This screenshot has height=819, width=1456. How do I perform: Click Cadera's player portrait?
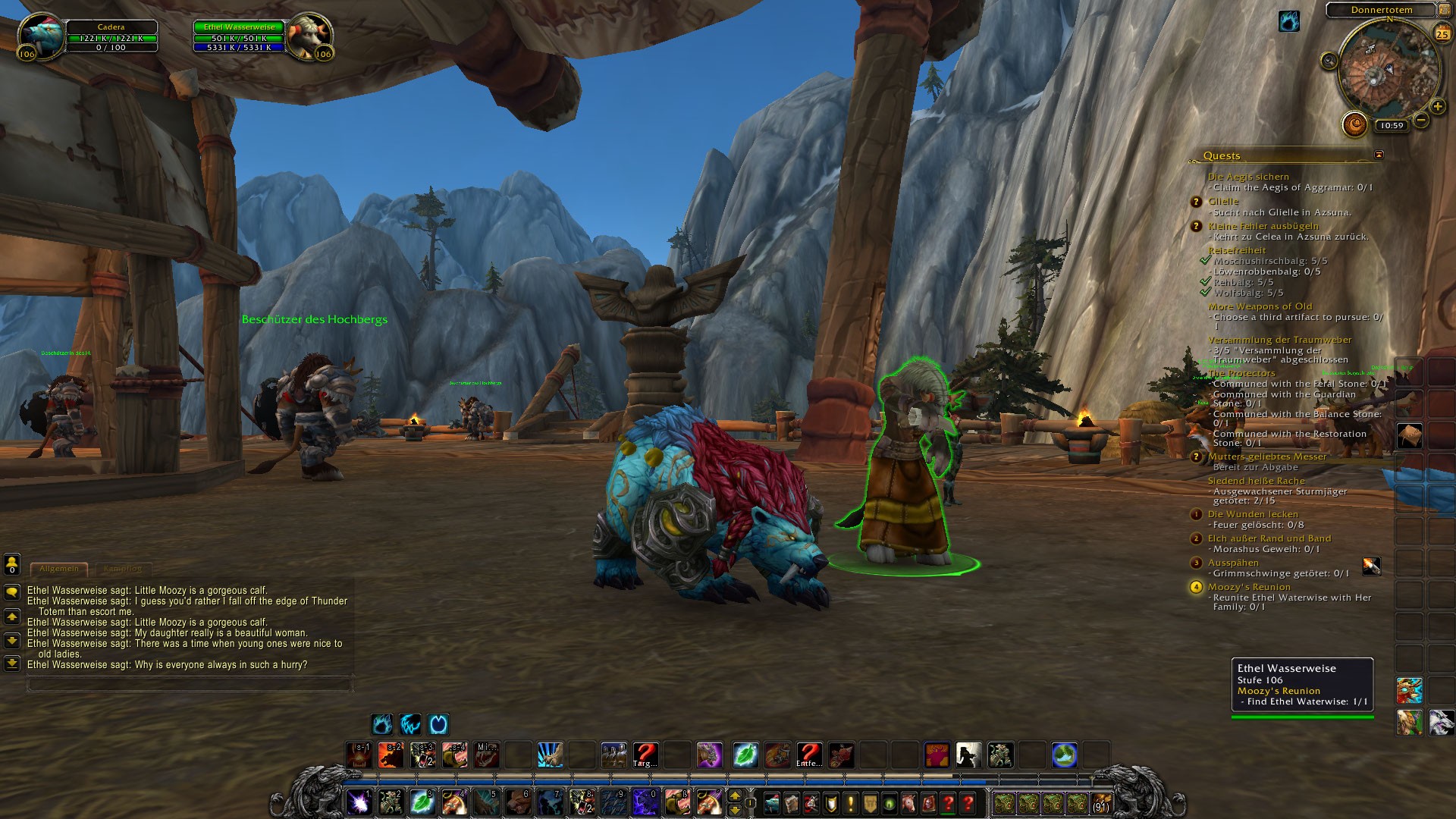[42, 36]
